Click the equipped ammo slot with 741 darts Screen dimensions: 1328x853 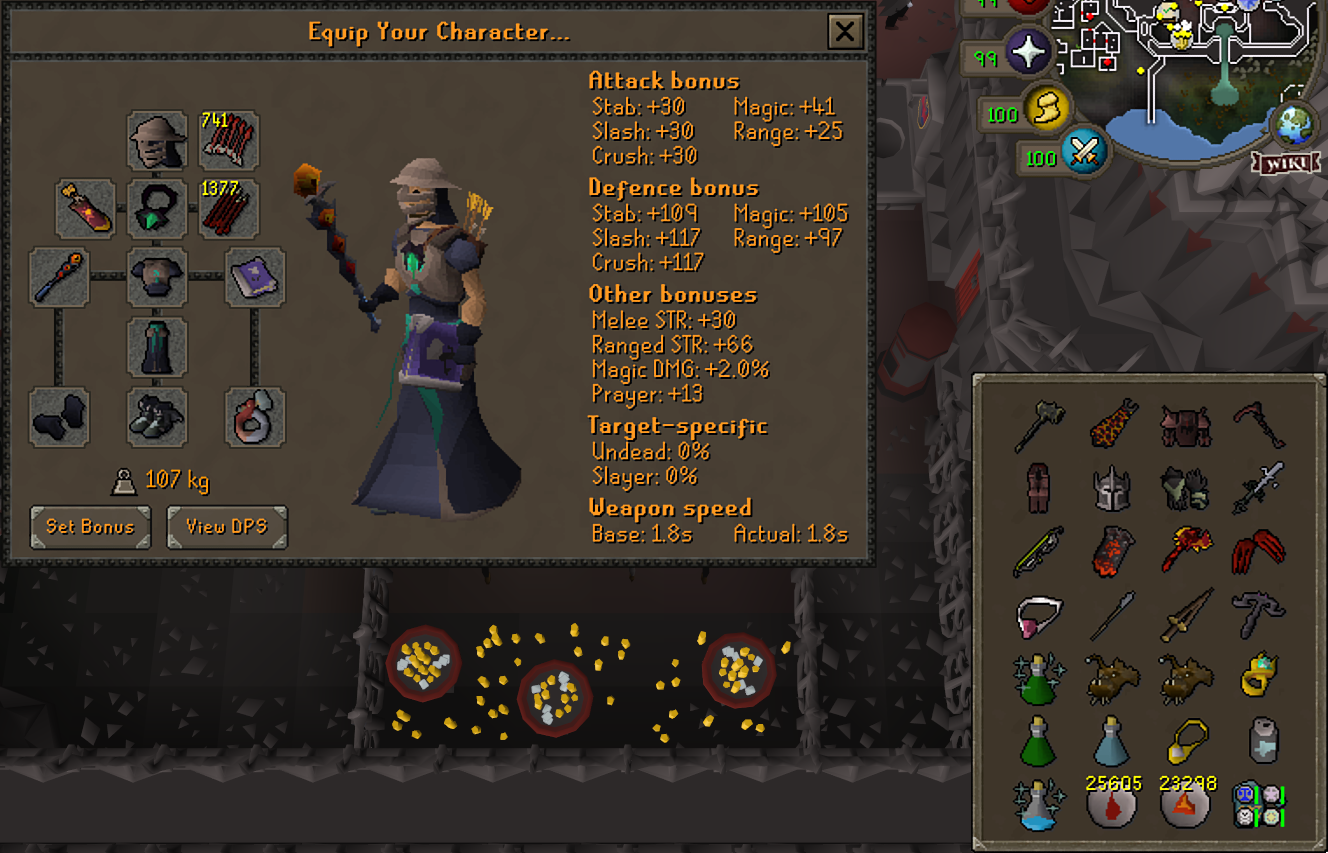coord(228,140)
